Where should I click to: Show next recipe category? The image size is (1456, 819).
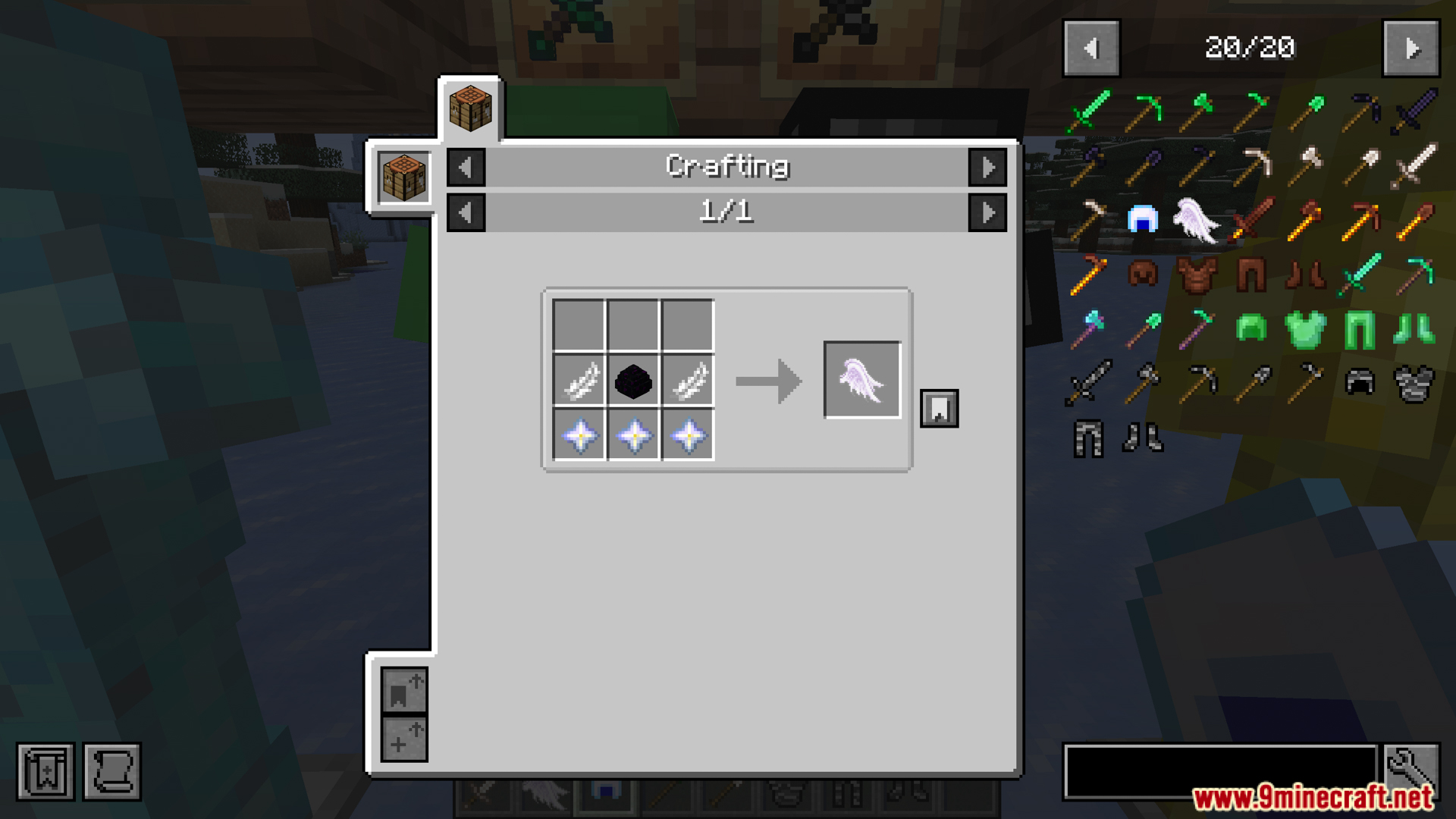point(987,167)
